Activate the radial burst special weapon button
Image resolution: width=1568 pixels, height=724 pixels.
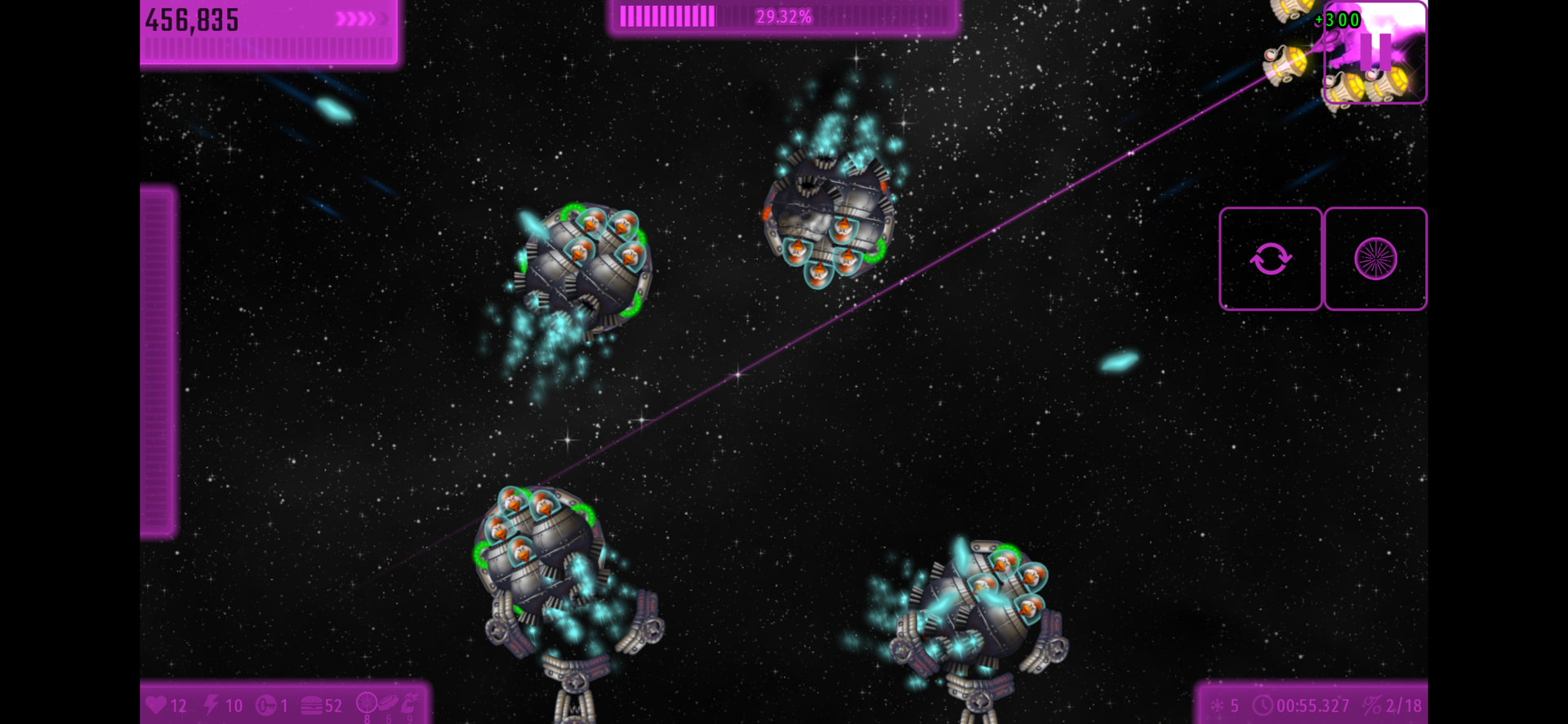[x=1375, y=259]
